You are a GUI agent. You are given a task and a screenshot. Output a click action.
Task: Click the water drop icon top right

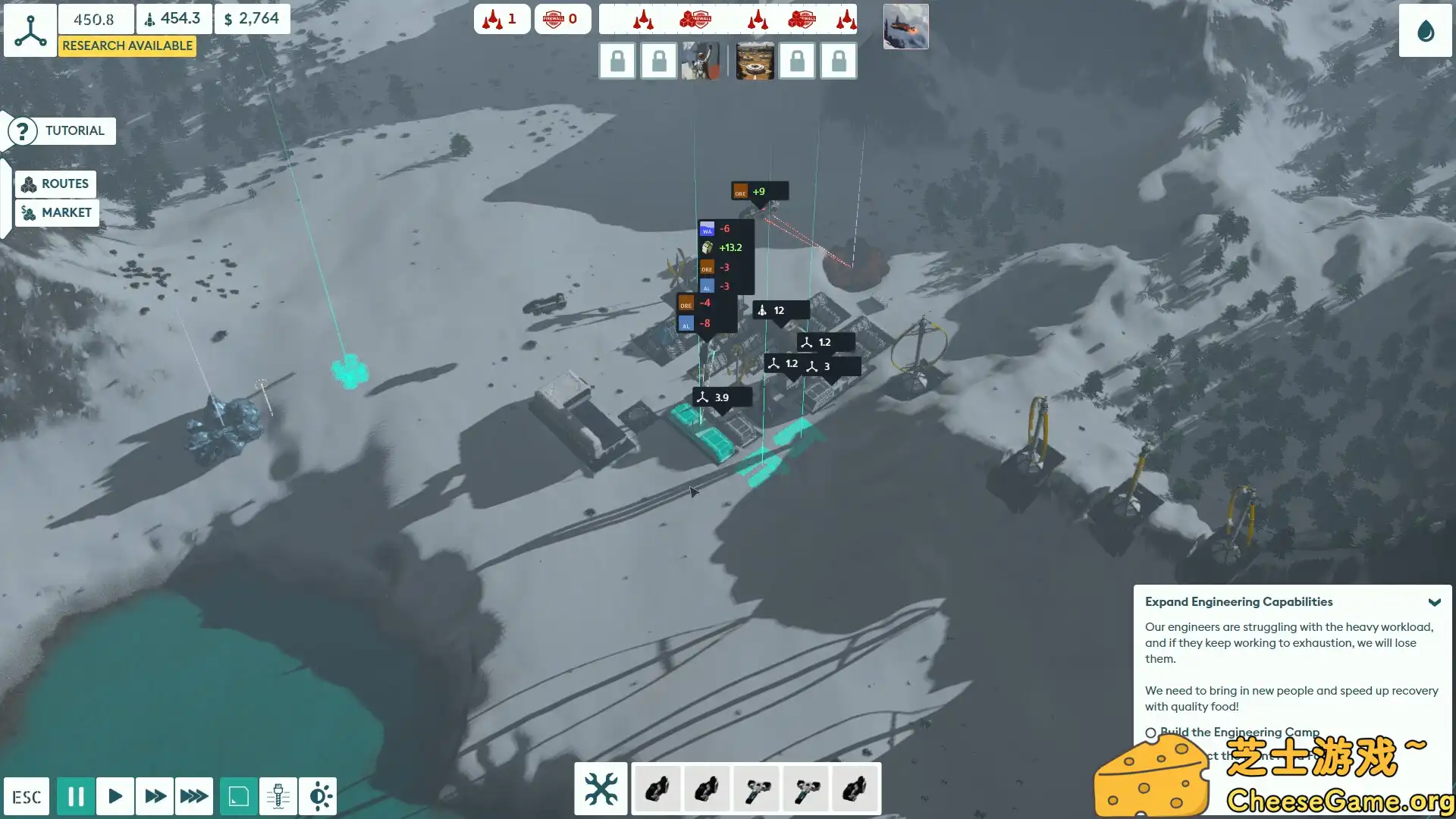(x=1424, y=32)
